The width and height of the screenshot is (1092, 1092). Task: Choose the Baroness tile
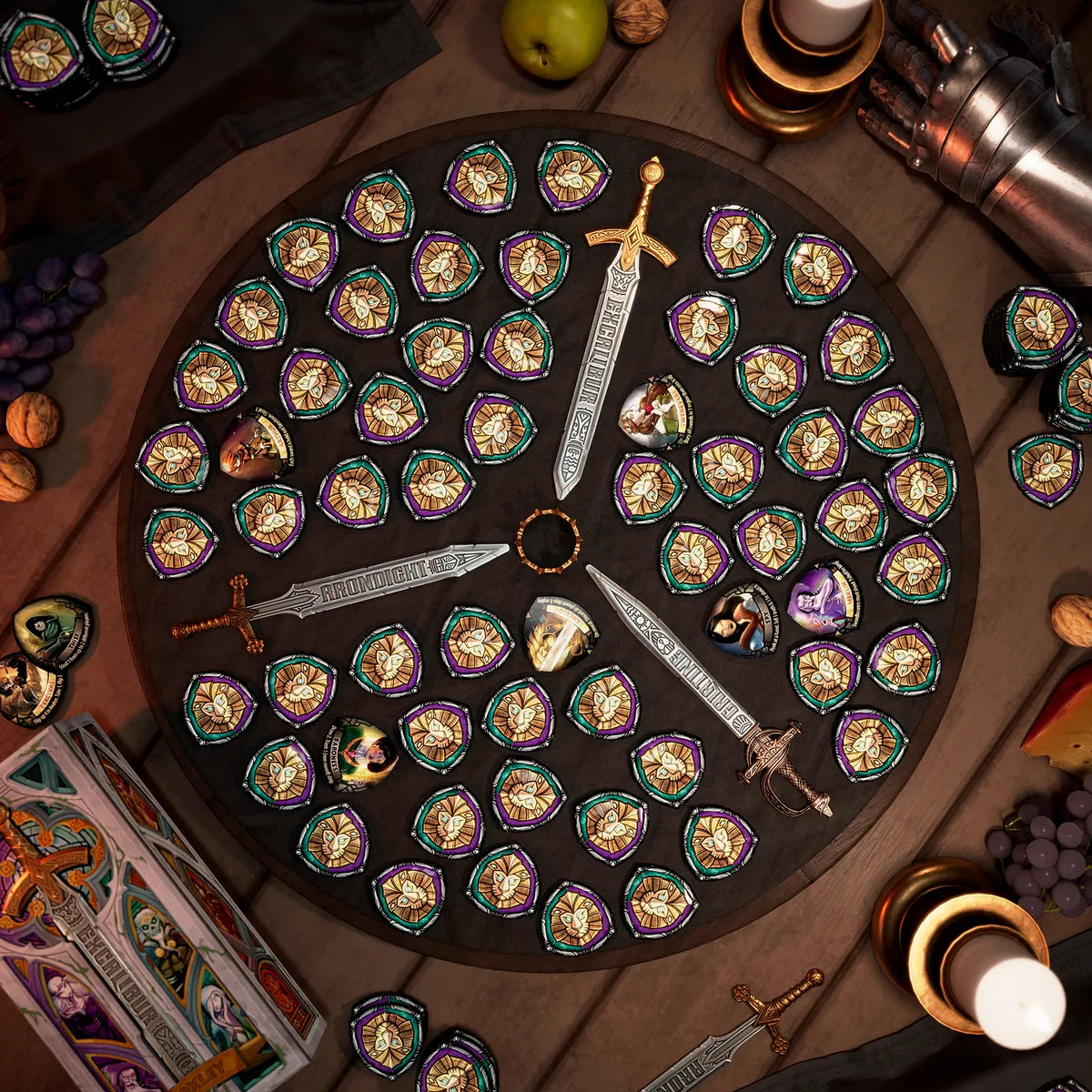coord(360,754)
